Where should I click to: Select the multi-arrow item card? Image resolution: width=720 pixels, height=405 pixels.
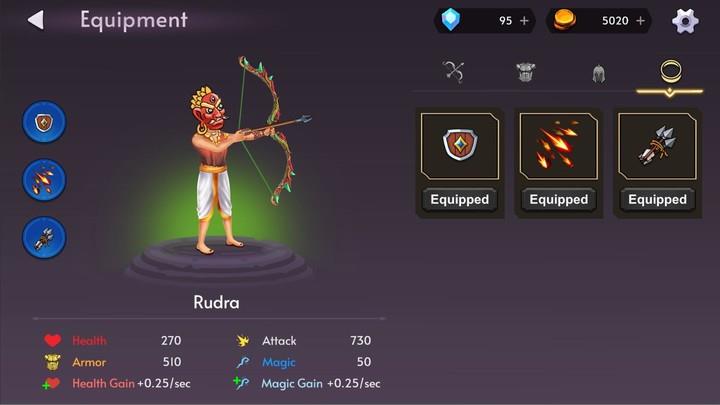click(657, 146)
